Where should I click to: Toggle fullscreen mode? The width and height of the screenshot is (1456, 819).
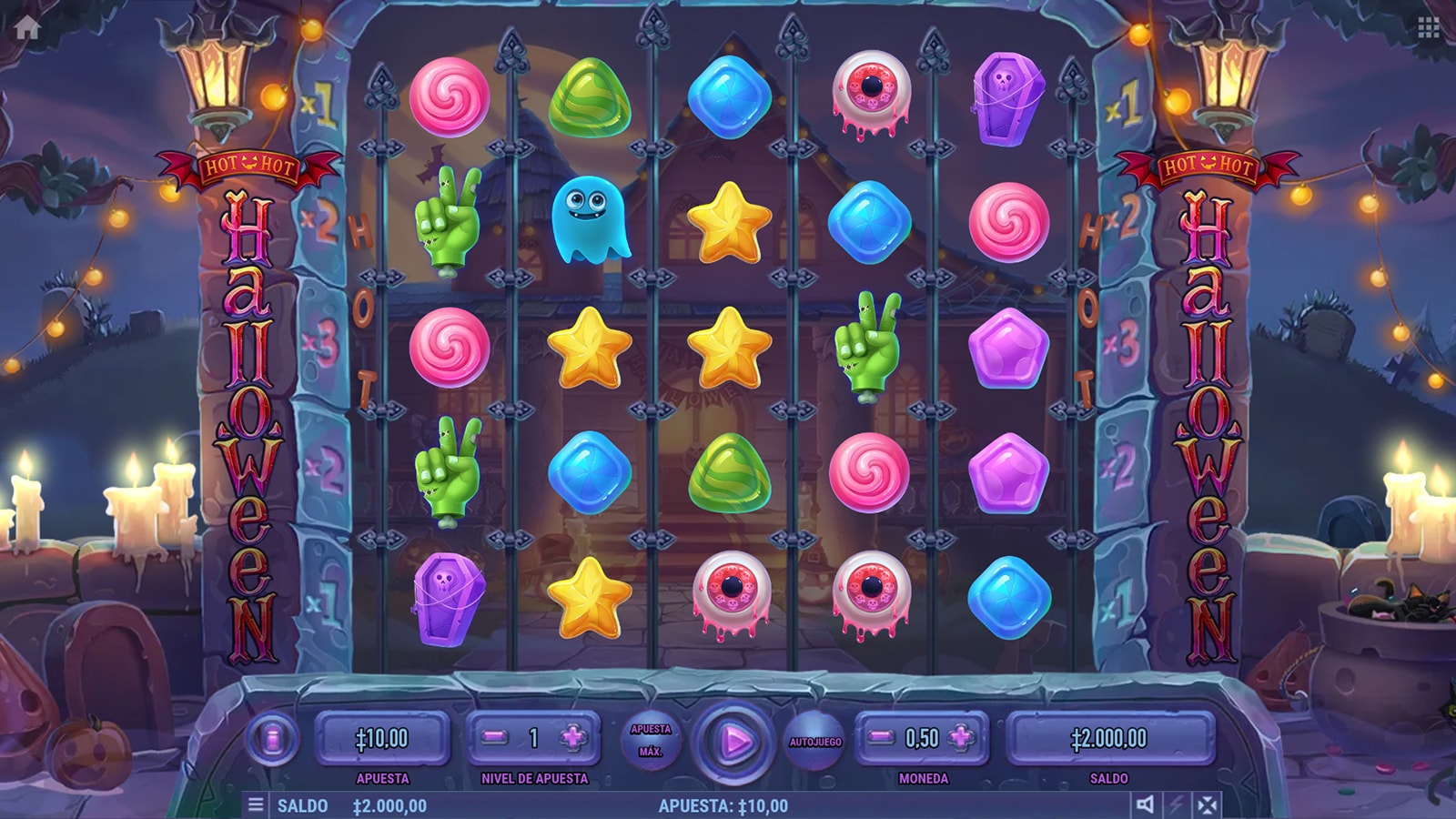(1207, 804)
